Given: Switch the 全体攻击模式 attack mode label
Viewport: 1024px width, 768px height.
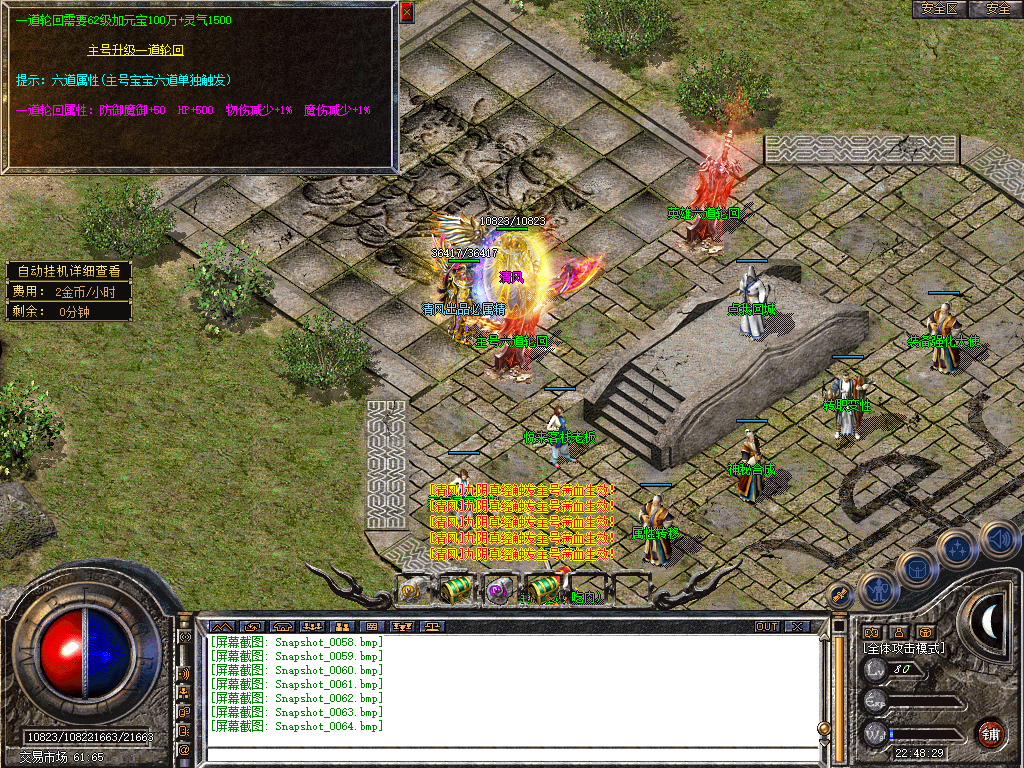Looking at the screenshot, I should tap(904, 648).
